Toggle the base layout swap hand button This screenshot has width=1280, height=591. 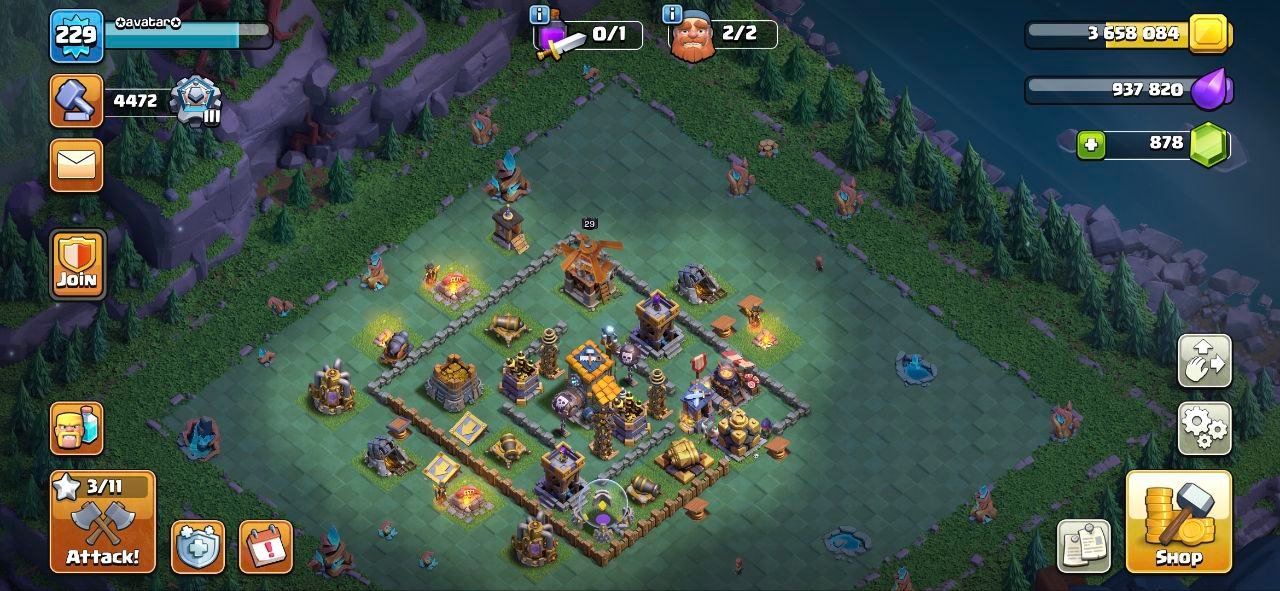coord(1204,360)
